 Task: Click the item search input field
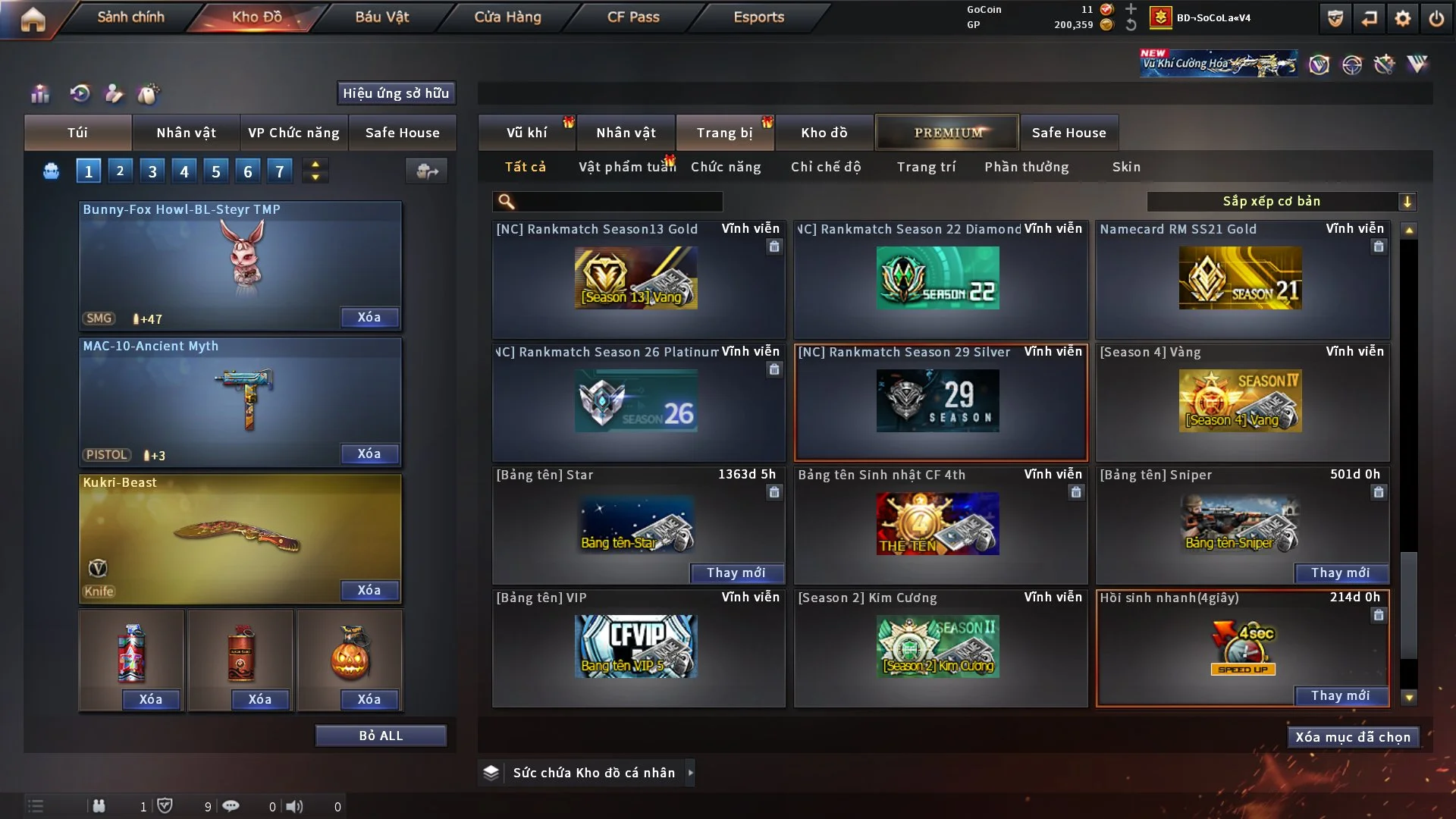point(614,202)
